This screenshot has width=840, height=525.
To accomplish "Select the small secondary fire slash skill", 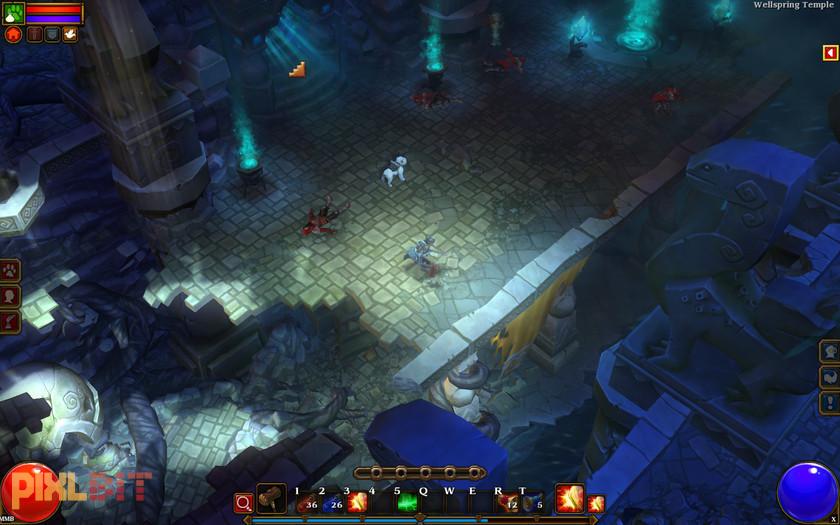I will pos(596,503).
